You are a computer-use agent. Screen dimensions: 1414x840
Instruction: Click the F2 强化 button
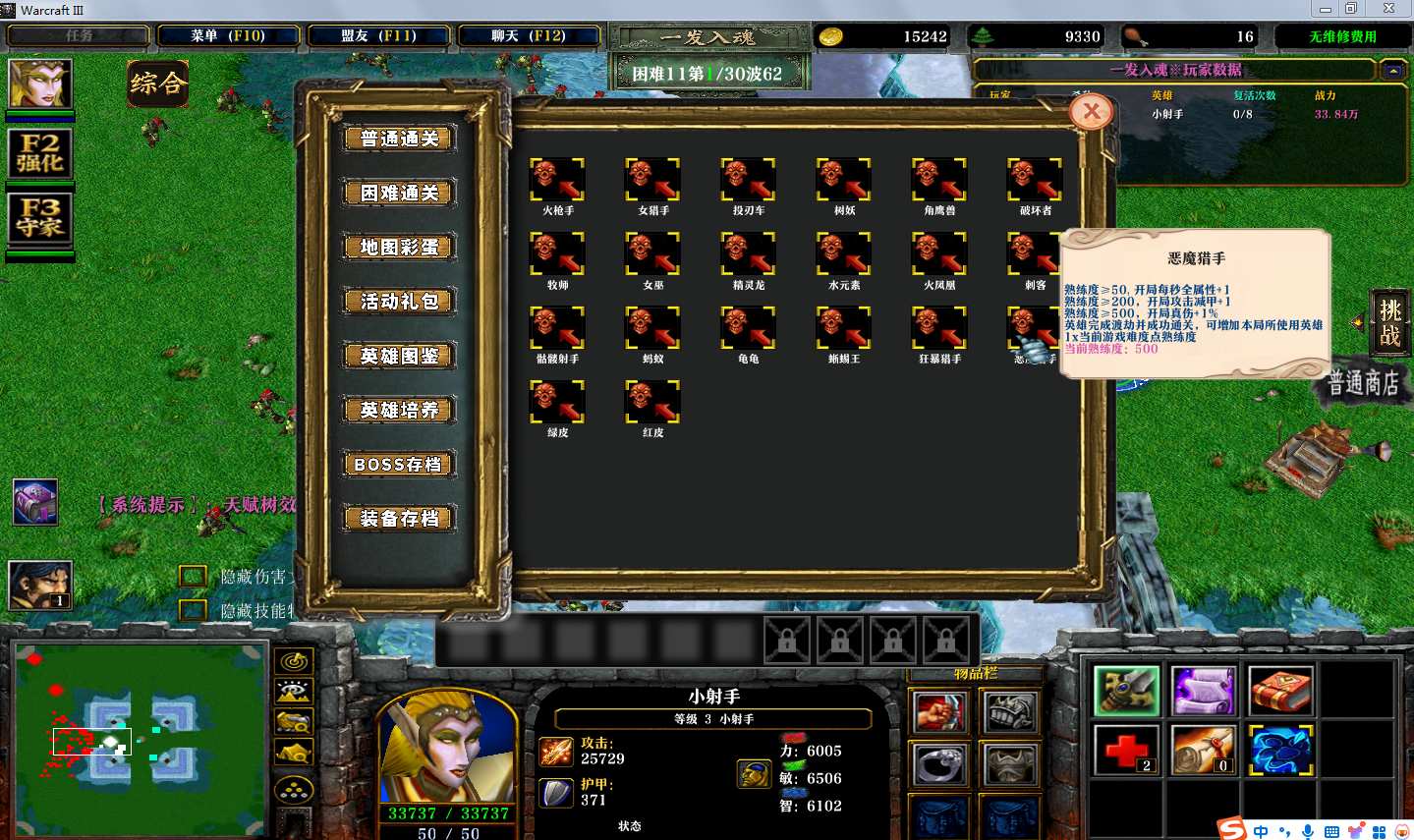coord(40,153)
